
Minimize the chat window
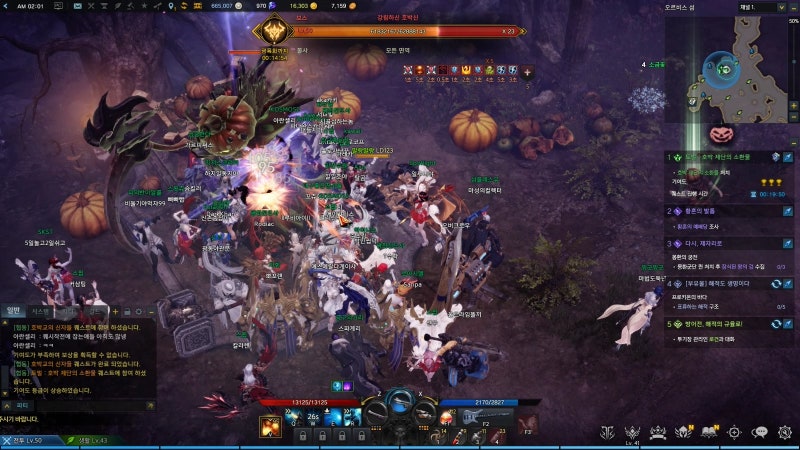tap(149, 311)
